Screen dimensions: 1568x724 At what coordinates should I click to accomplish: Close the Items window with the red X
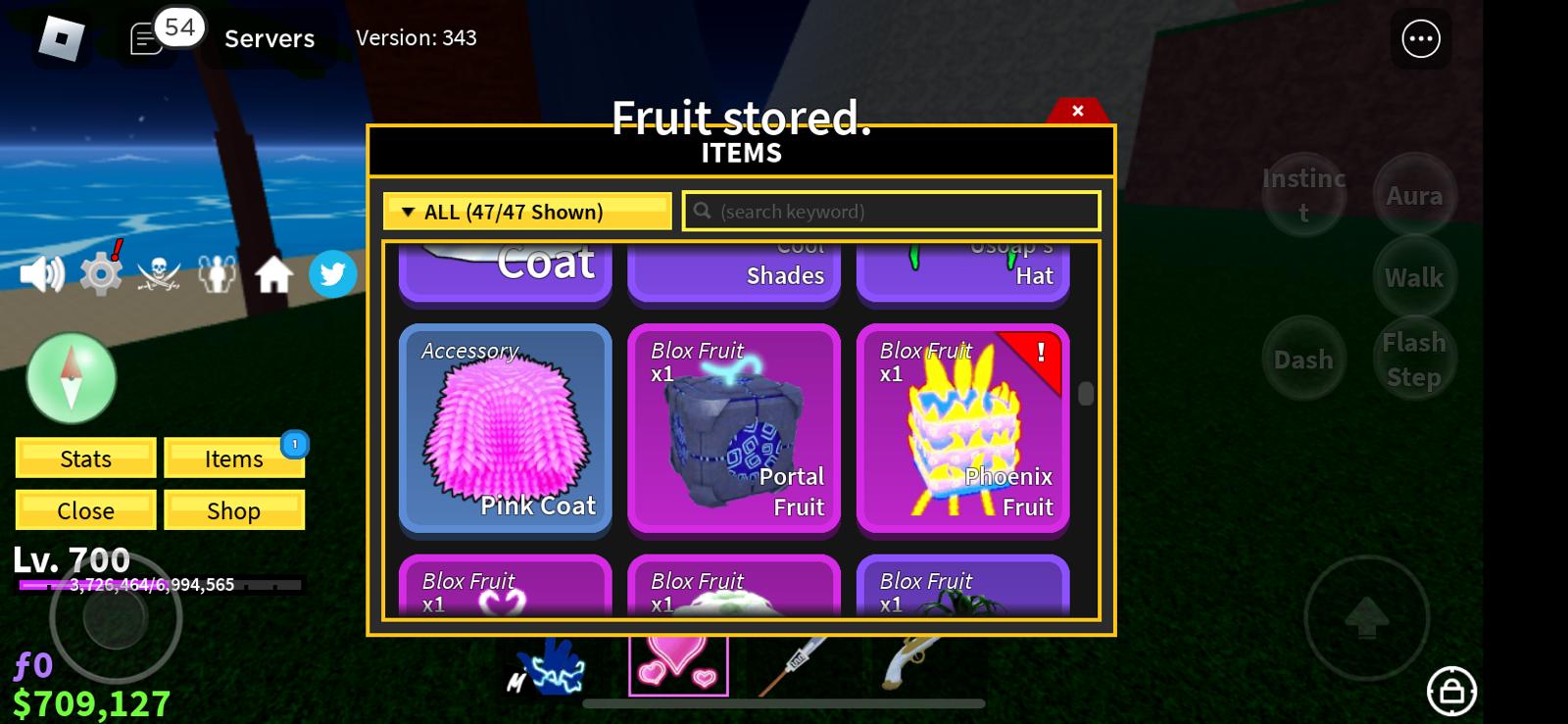coord(1077,111)
